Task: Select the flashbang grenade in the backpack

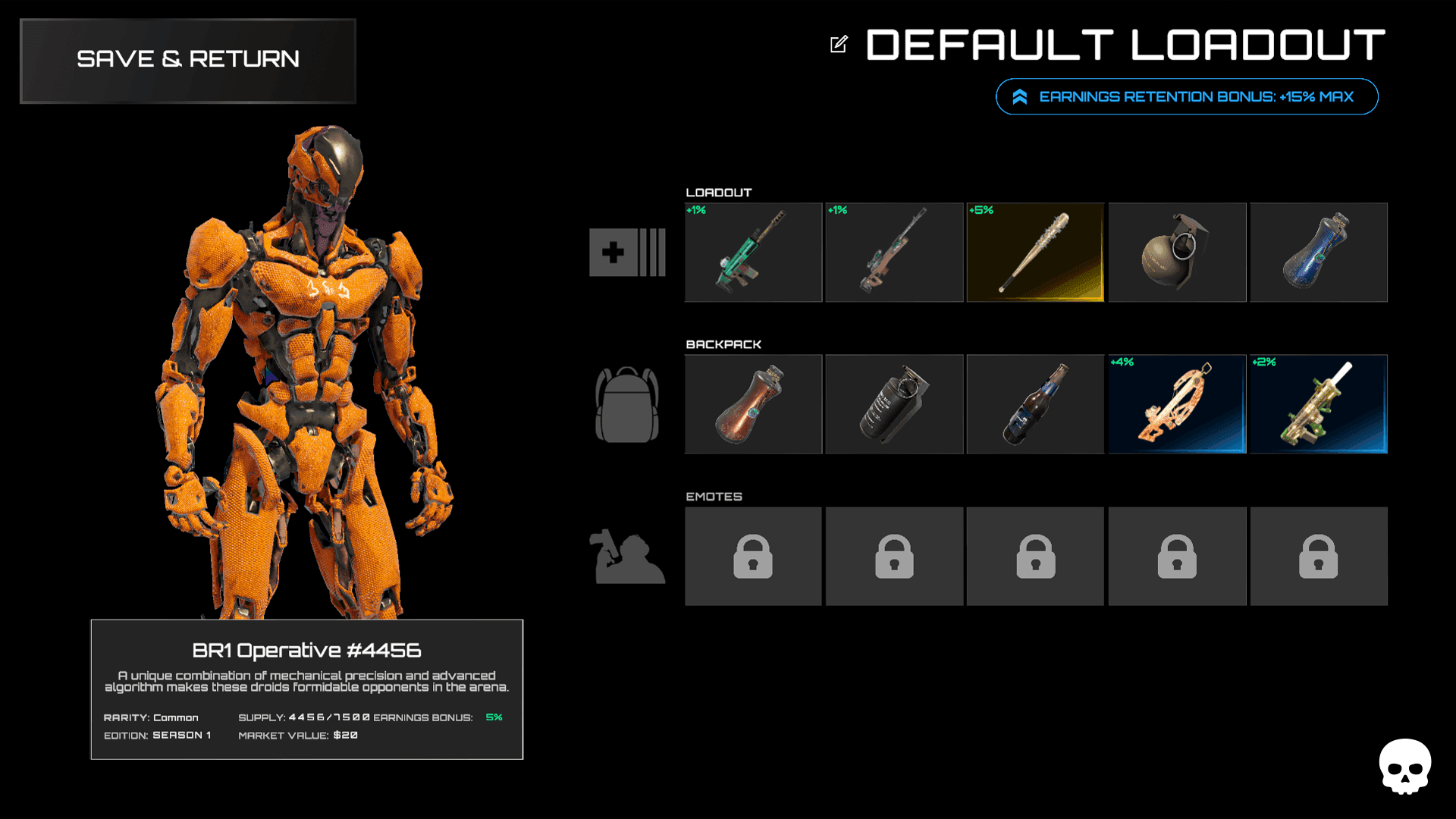Action: [893, 403]
